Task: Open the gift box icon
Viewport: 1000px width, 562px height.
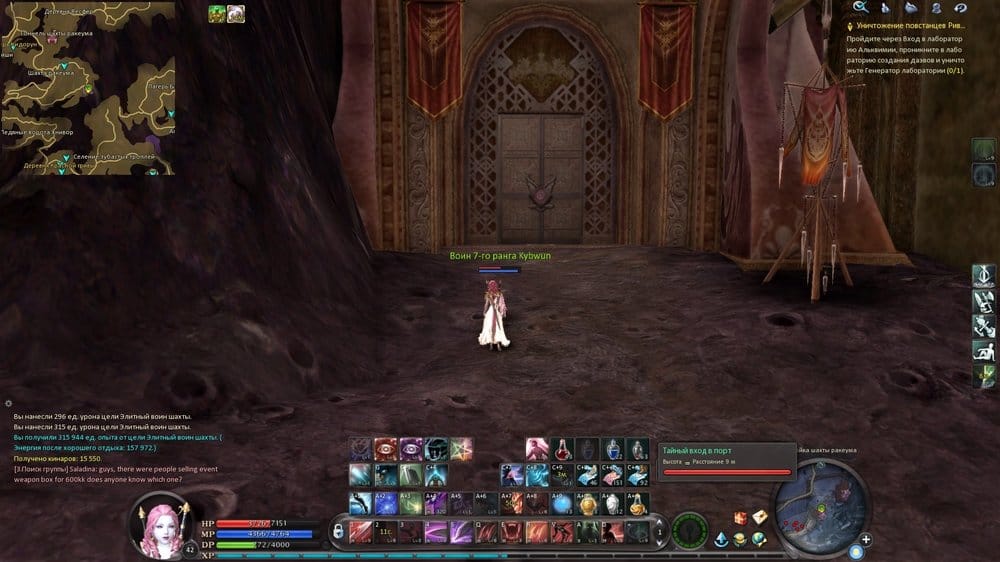Action: pyautogui.click(x=741, y=517)
